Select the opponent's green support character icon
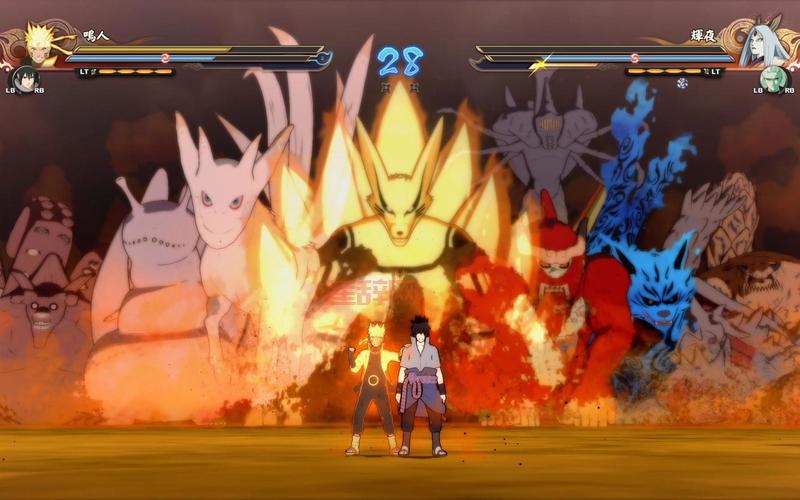Viewport: 800px width, 500px height. [x=774, y=79]
